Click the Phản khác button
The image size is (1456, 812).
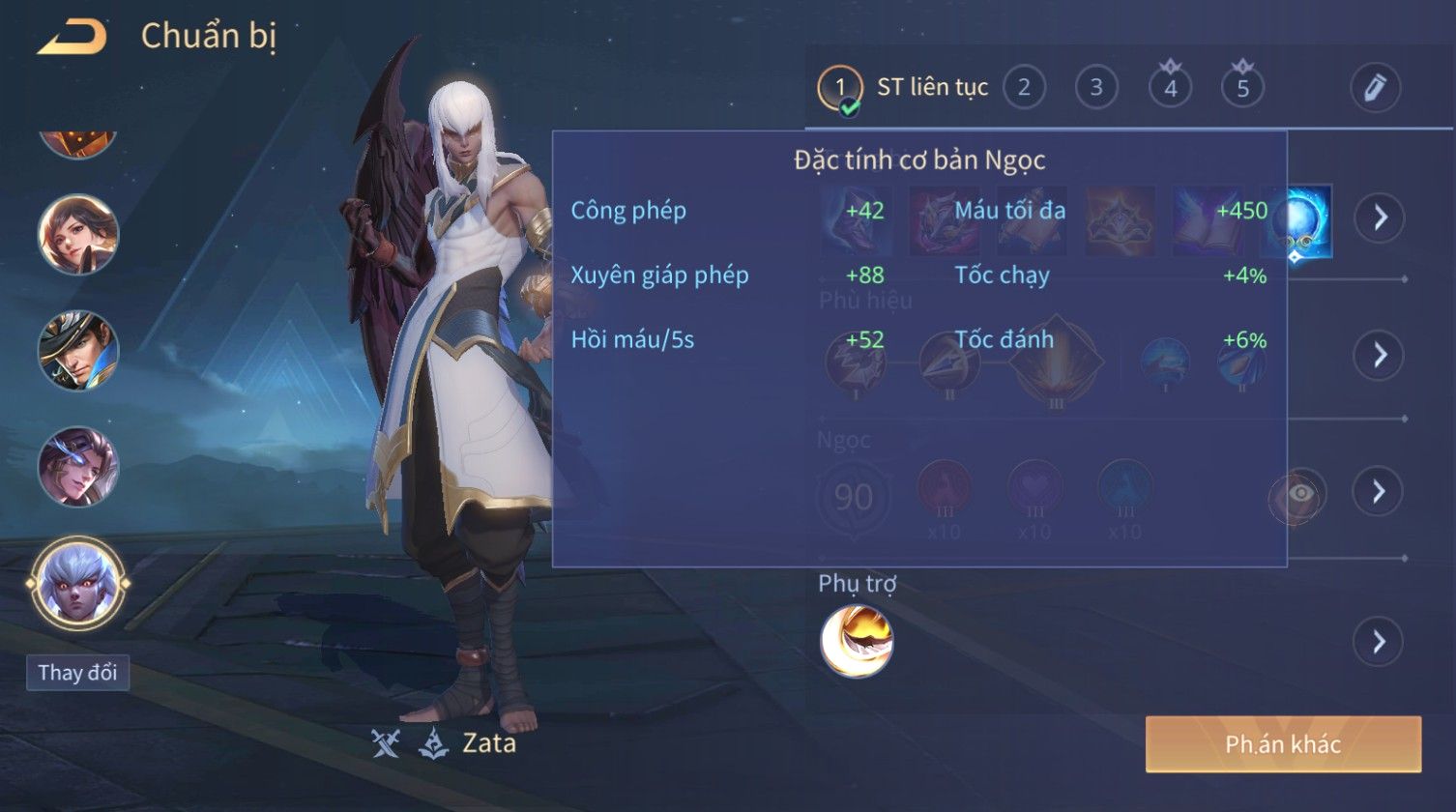click(1283, 744)
